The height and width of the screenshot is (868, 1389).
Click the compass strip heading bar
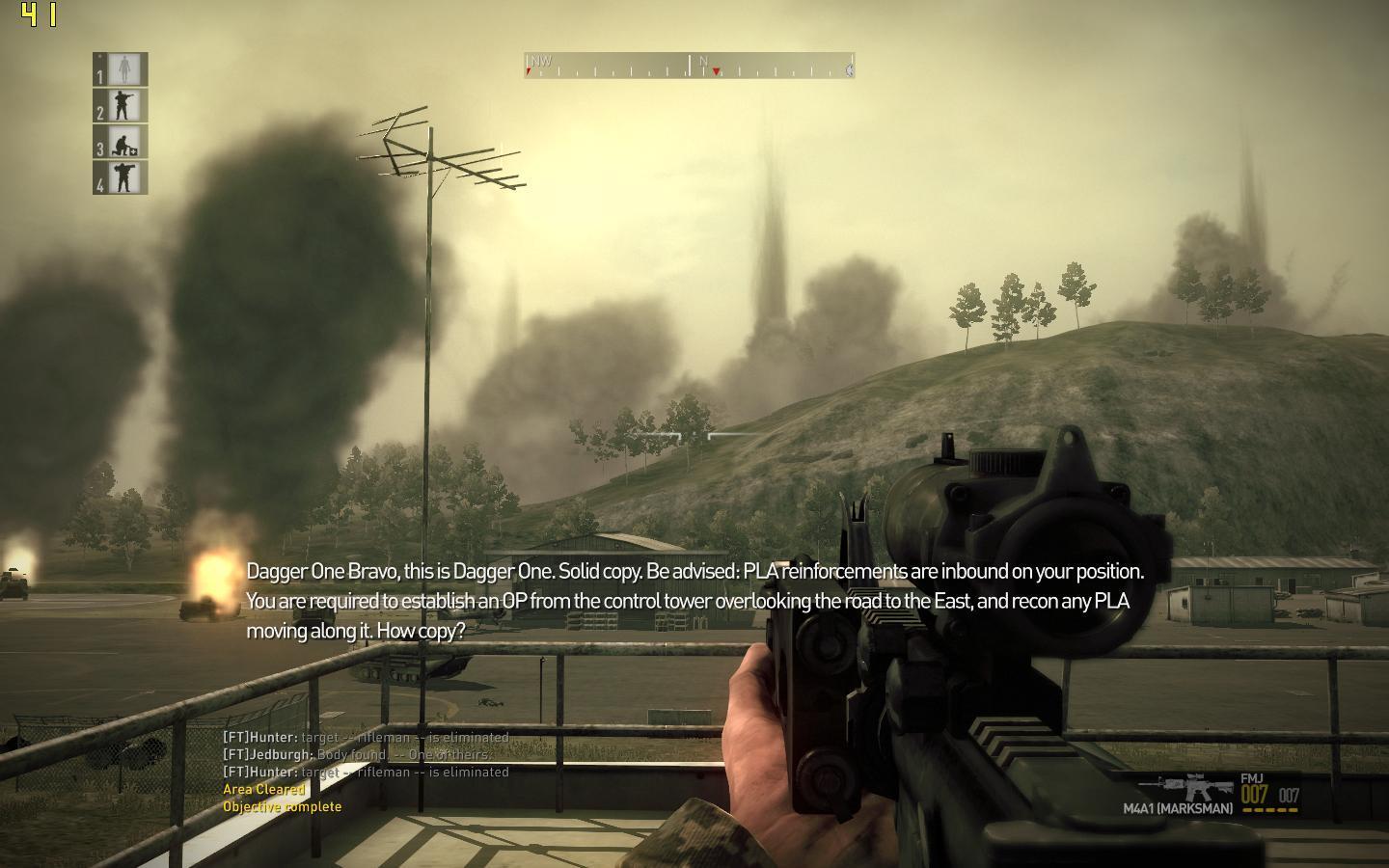tap(689, 66)
